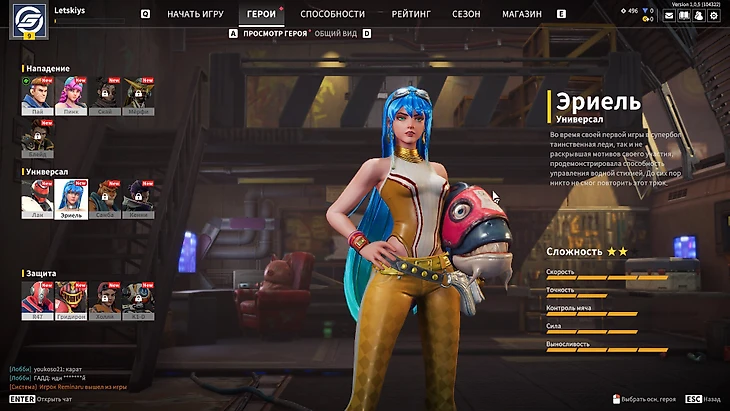This screenshot has height=411, width=730.
Task: Pick the locked hero Мёрфи
Action: [138, 93]
